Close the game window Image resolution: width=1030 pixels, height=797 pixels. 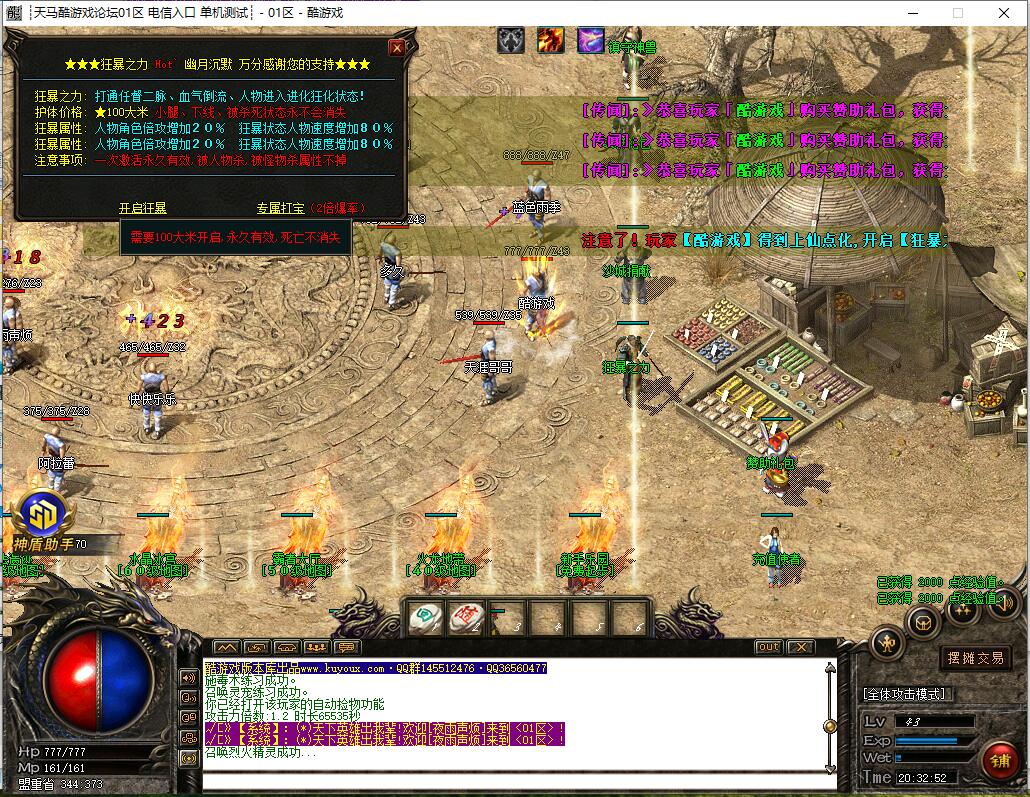point(1004,13)
